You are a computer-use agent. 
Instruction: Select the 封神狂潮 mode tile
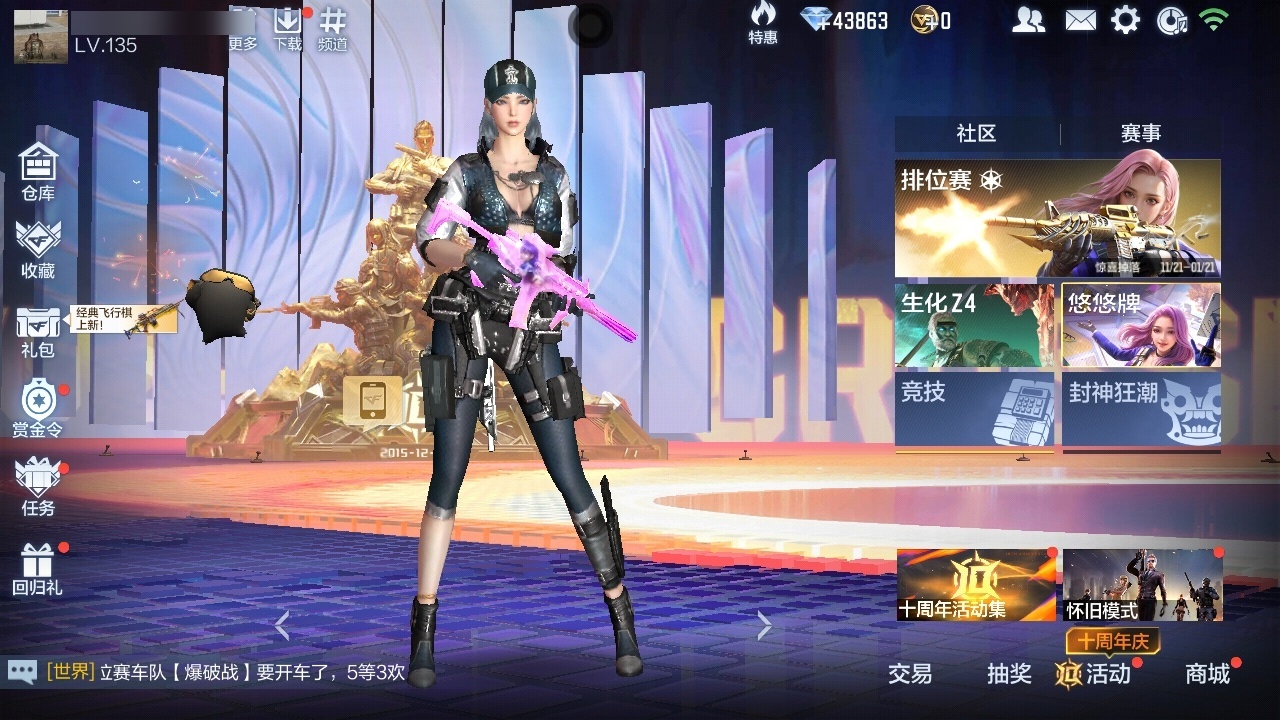click(1141, 410)
